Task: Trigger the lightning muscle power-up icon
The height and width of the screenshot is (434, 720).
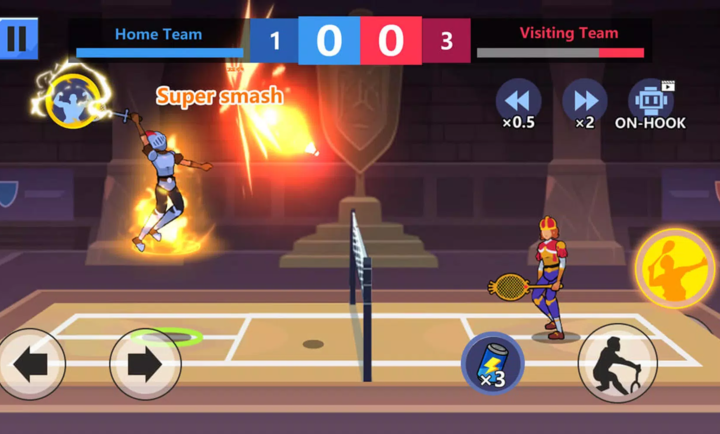Action: [x=71, y=98]
